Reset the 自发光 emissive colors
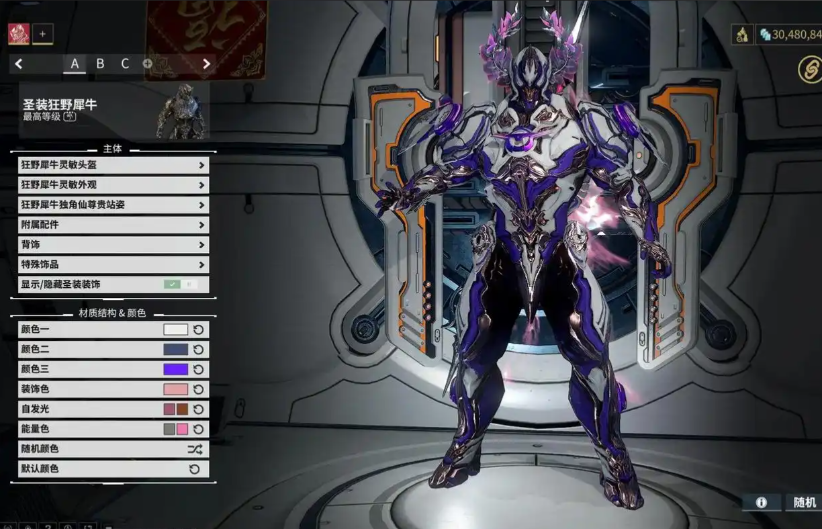 pos(198,409)
